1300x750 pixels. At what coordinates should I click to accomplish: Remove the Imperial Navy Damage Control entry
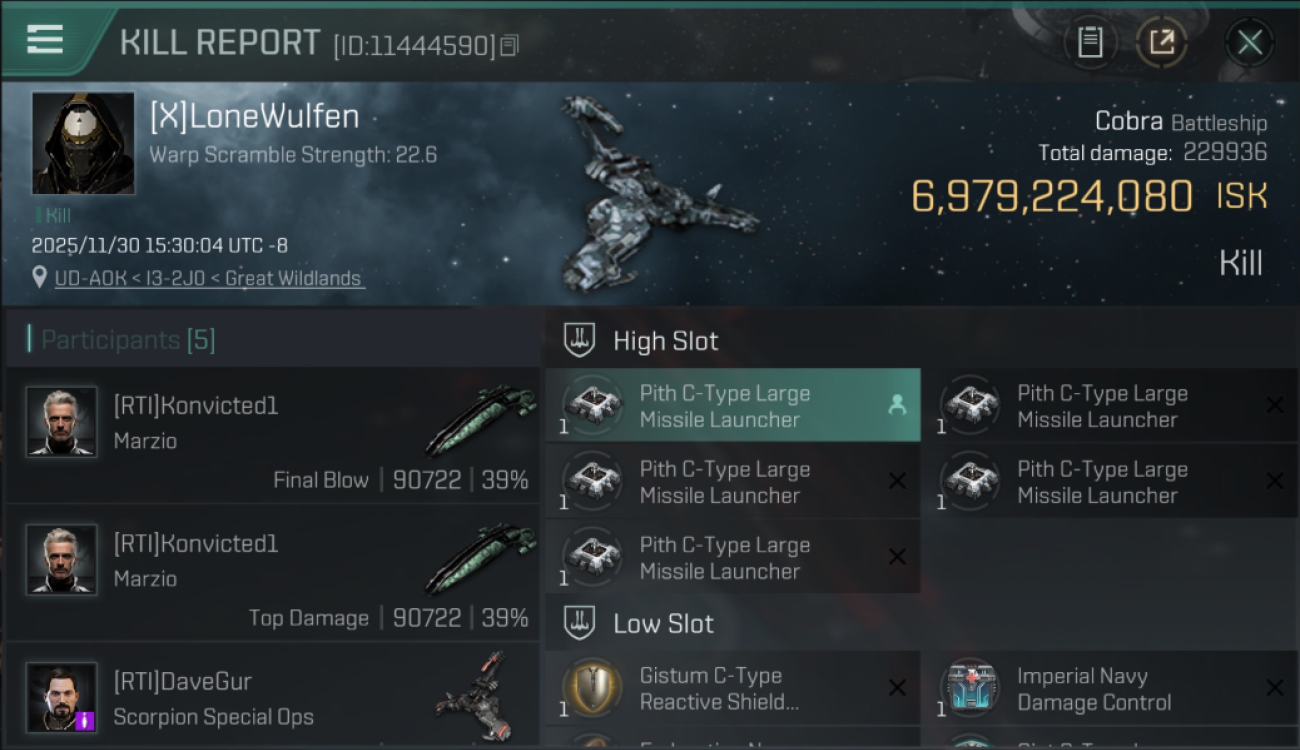coord(1276,688)
